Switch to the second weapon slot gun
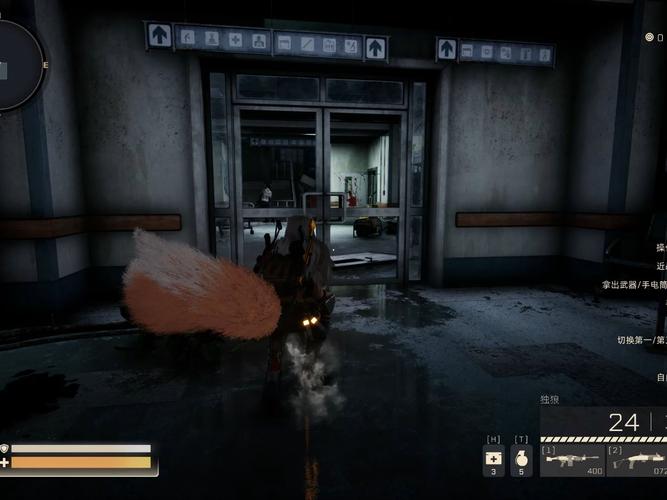 tap(638, 461)
